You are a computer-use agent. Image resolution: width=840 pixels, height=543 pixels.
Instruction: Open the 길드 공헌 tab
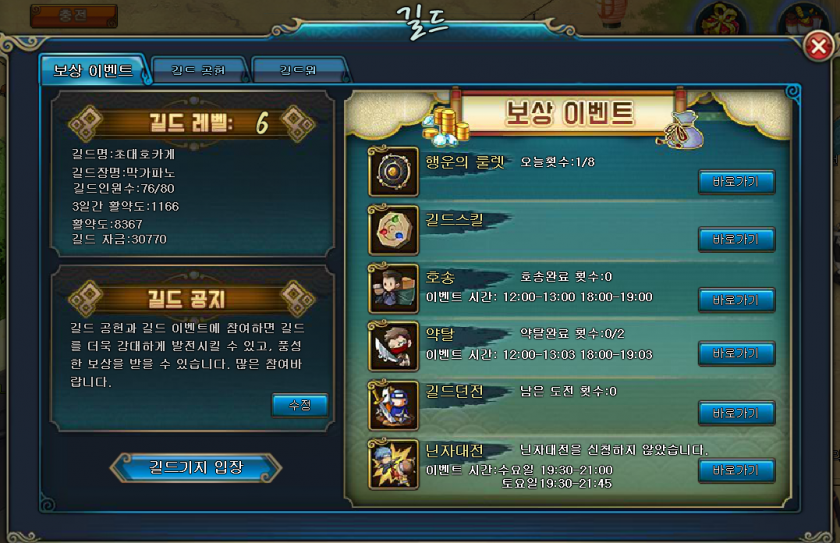(x=198, y=71)
